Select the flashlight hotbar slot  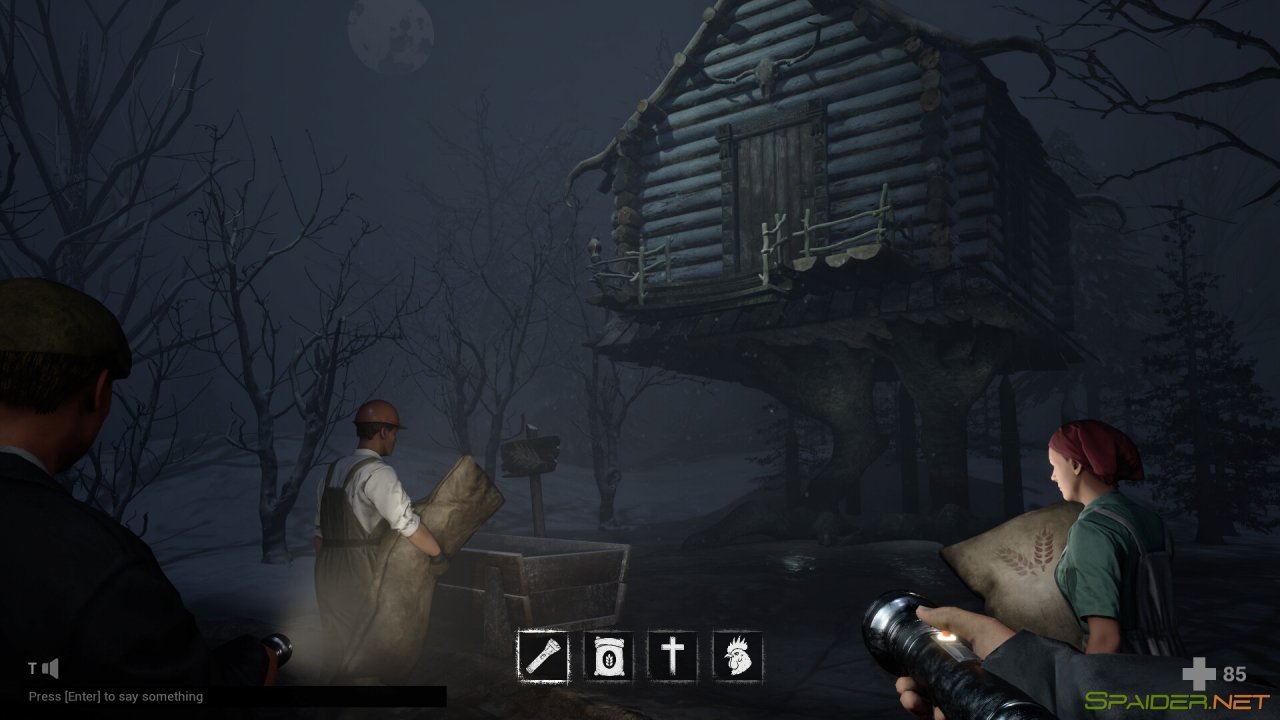pyautogui.click(x=543, y=657)
